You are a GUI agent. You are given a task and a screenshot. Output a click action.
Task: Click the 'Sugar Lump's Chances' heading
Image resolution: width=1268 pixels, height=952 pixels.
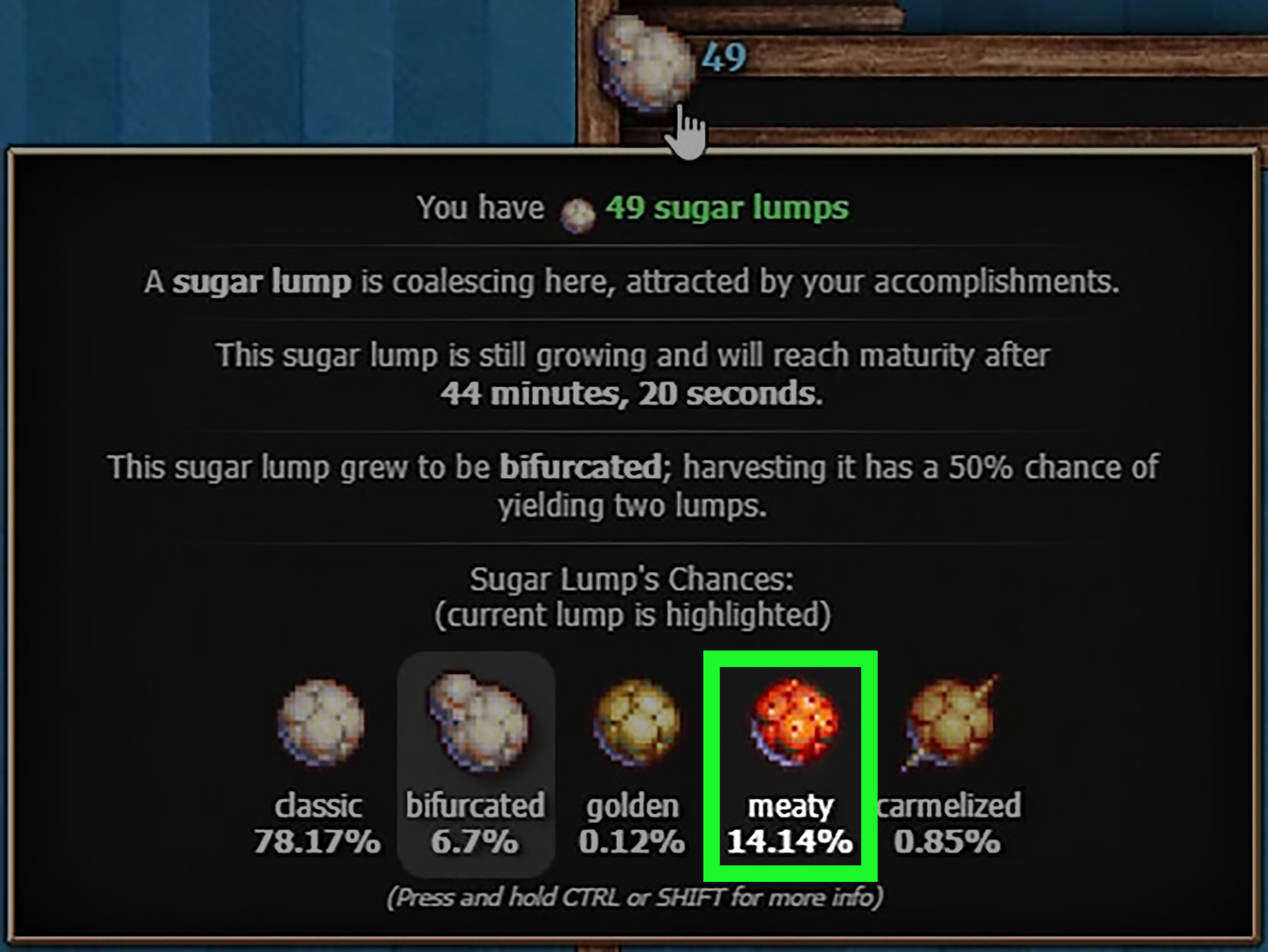pos(632,579)
